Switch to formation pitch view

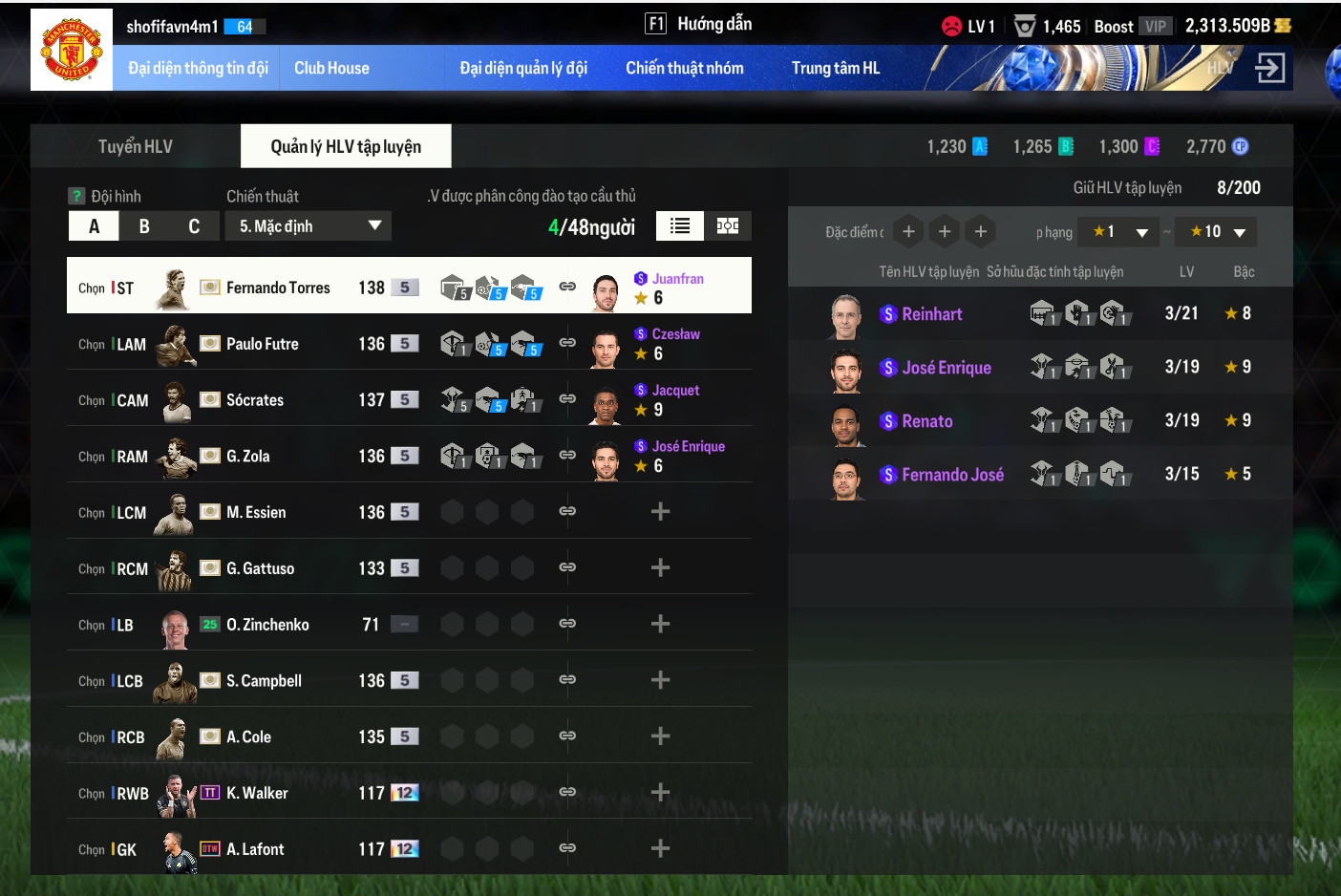pos(728,225)
